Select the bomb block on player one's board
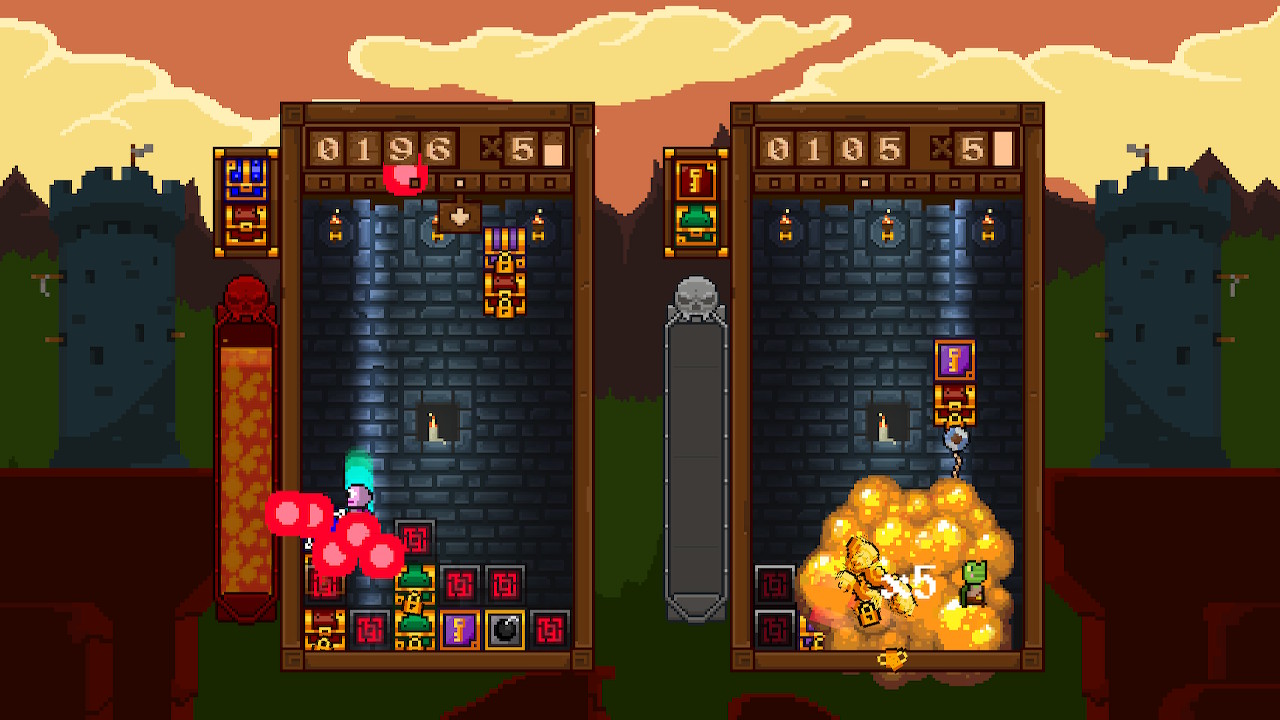The image size is (1280, 720). click(508, 630)
